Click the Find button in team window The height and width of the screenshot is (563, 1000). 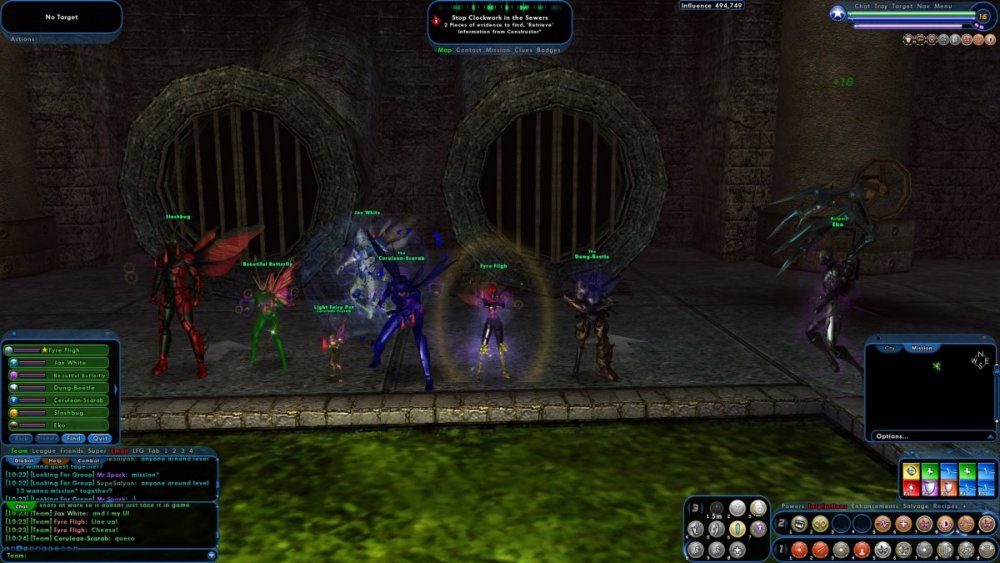tap(74, 438)
